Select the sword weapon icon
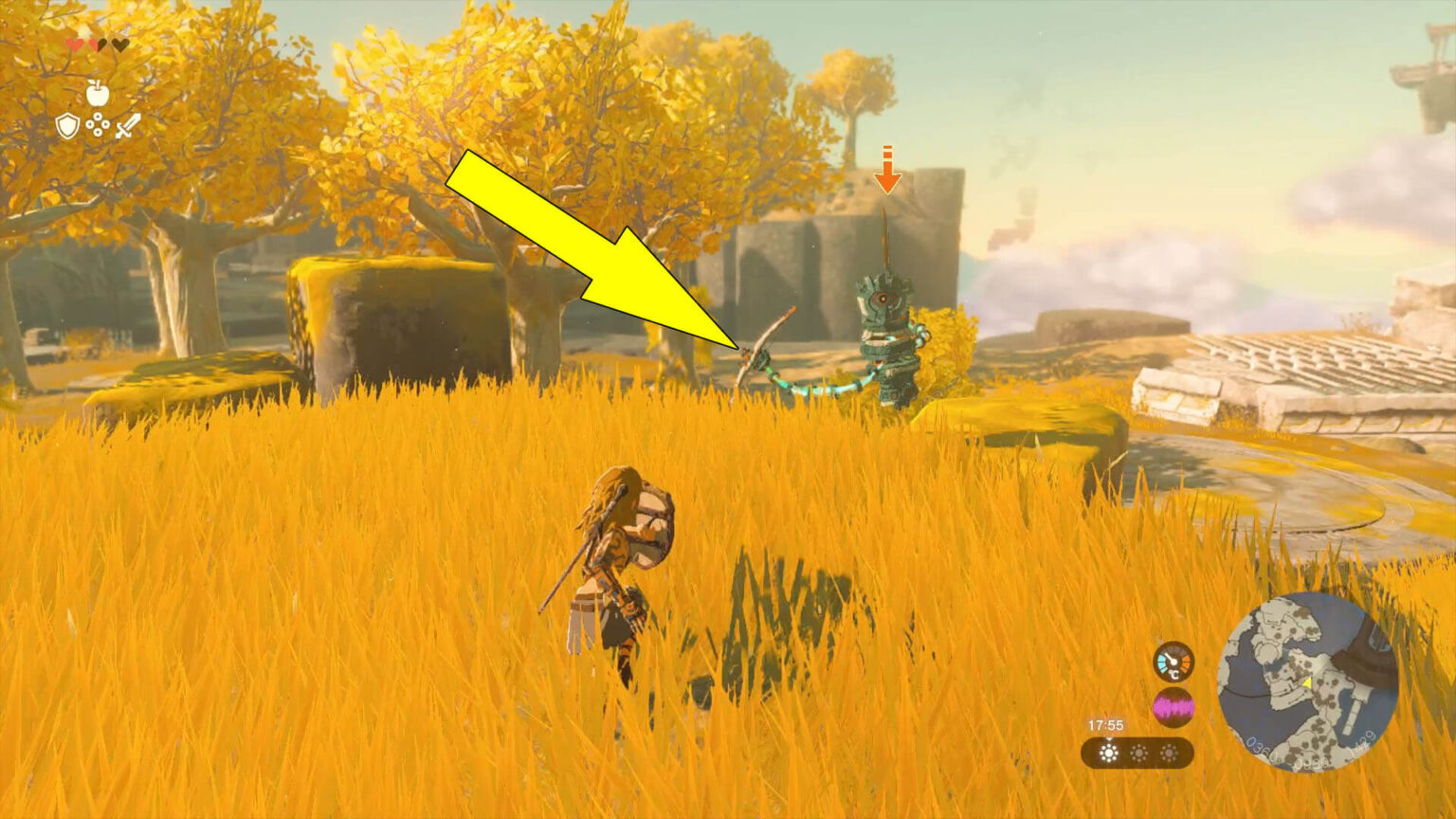This screenshot has height=819, width=1456. (x=128, y=126)
